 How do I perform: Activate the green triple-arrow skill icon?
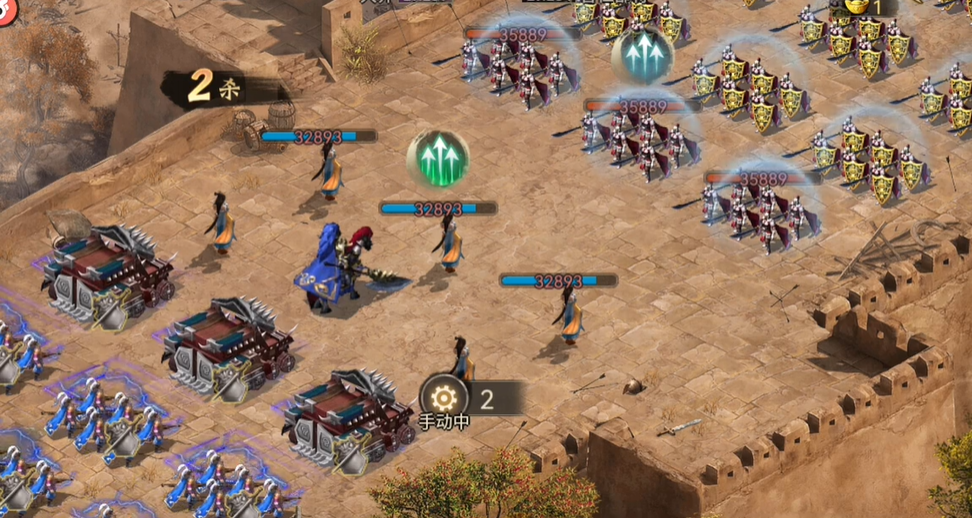click(x=438, y=158)
